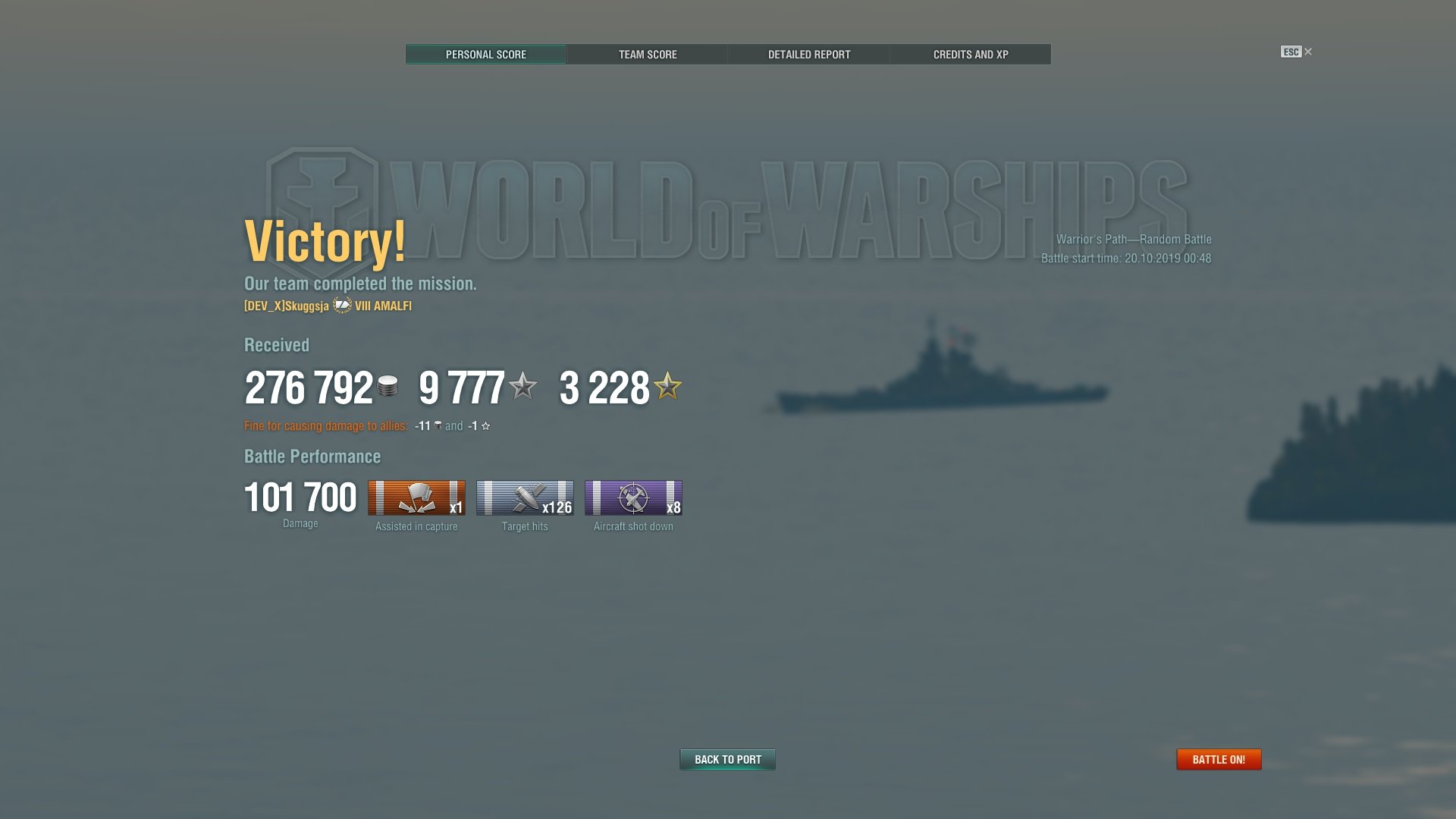Start another match with Battle On!
This screenshot has height=819, width=1456.
[x=1218, y=759]
